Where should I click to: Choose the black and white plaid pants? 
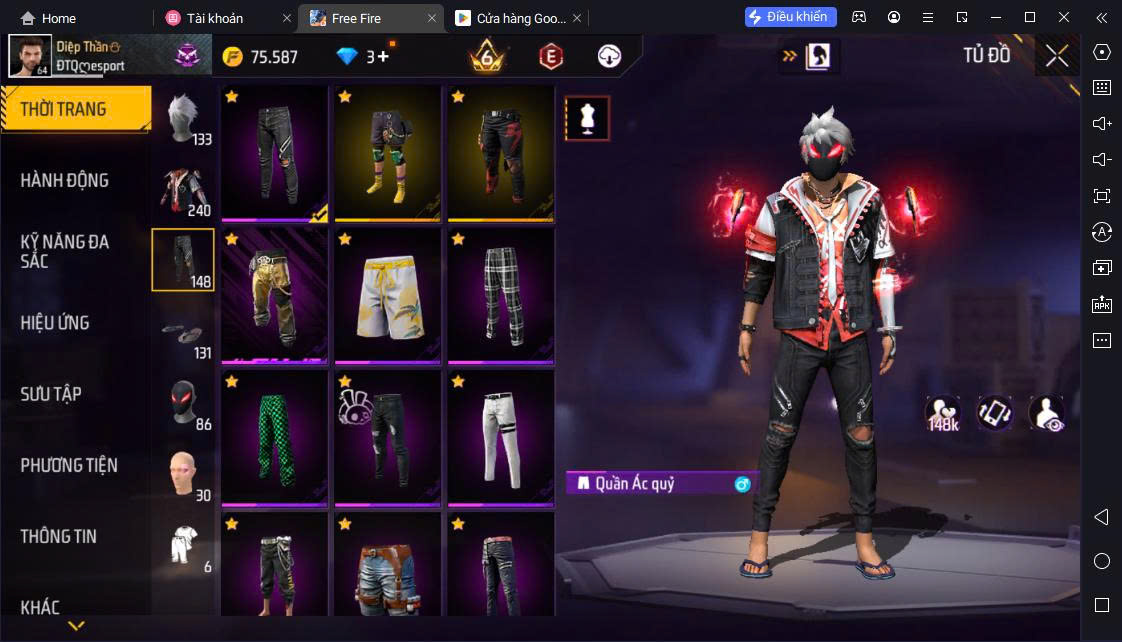tap(501, 296)
